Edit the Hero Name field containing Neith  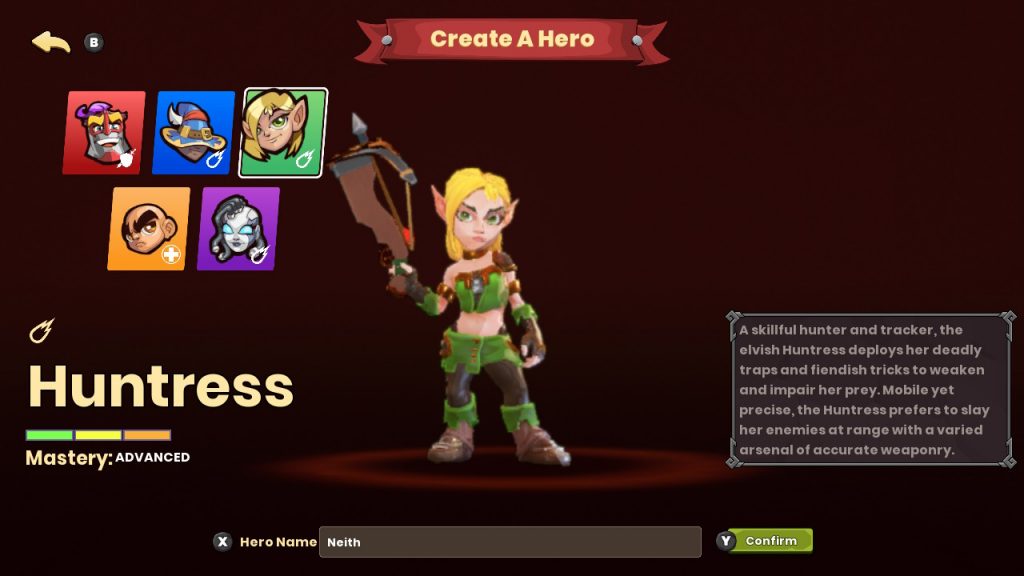510,542
